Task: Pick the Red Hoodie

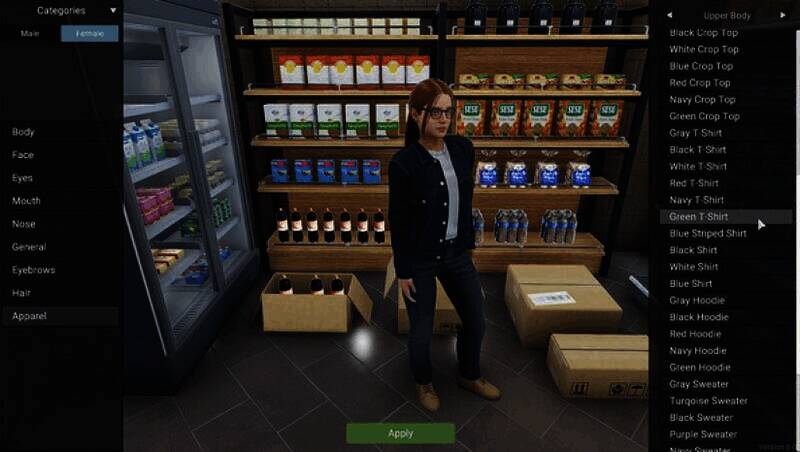Action: coord(697,334)
